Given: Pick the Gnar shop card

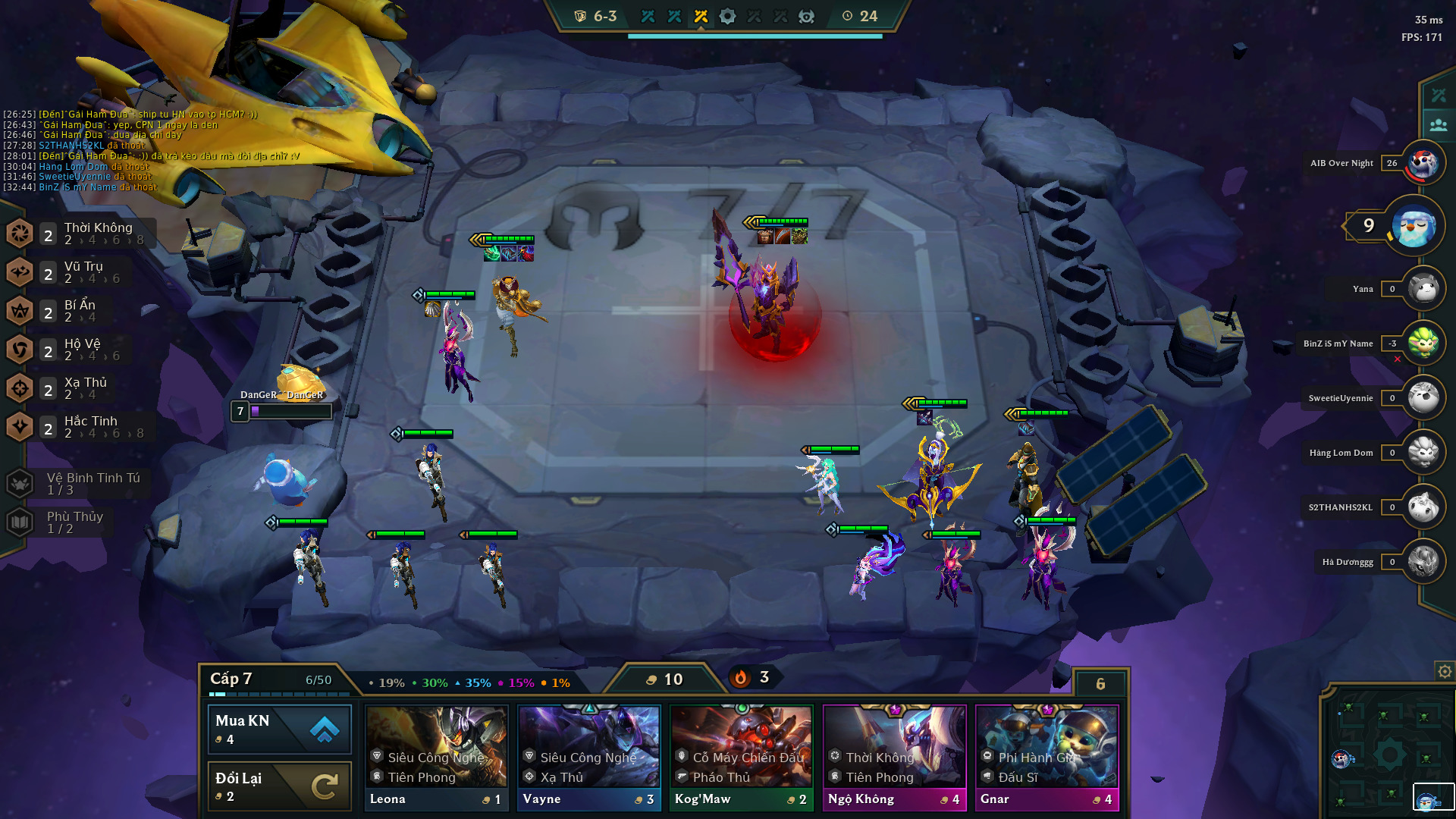Looking at the screenshot, I should tap(1047, 758).
